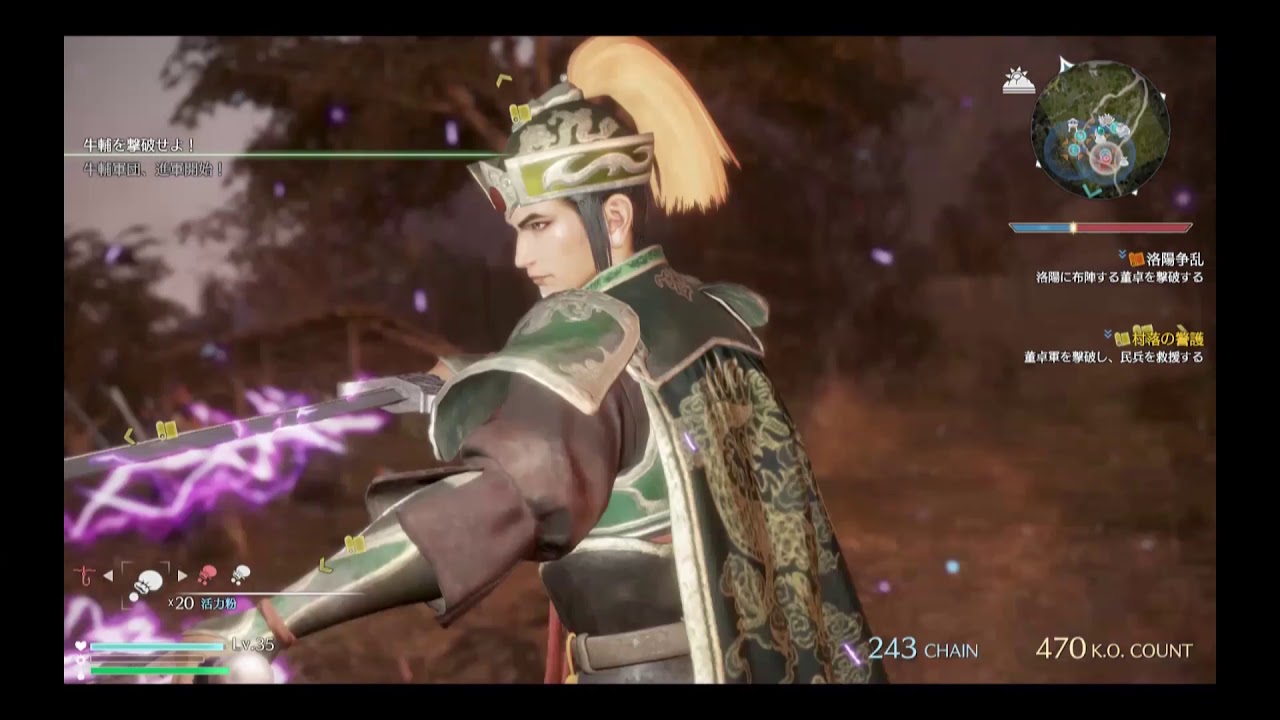The height and width of the screenshot is (720, 1280).
Task: Select the weather icon beside the minimap
Action: [1017, 80]
